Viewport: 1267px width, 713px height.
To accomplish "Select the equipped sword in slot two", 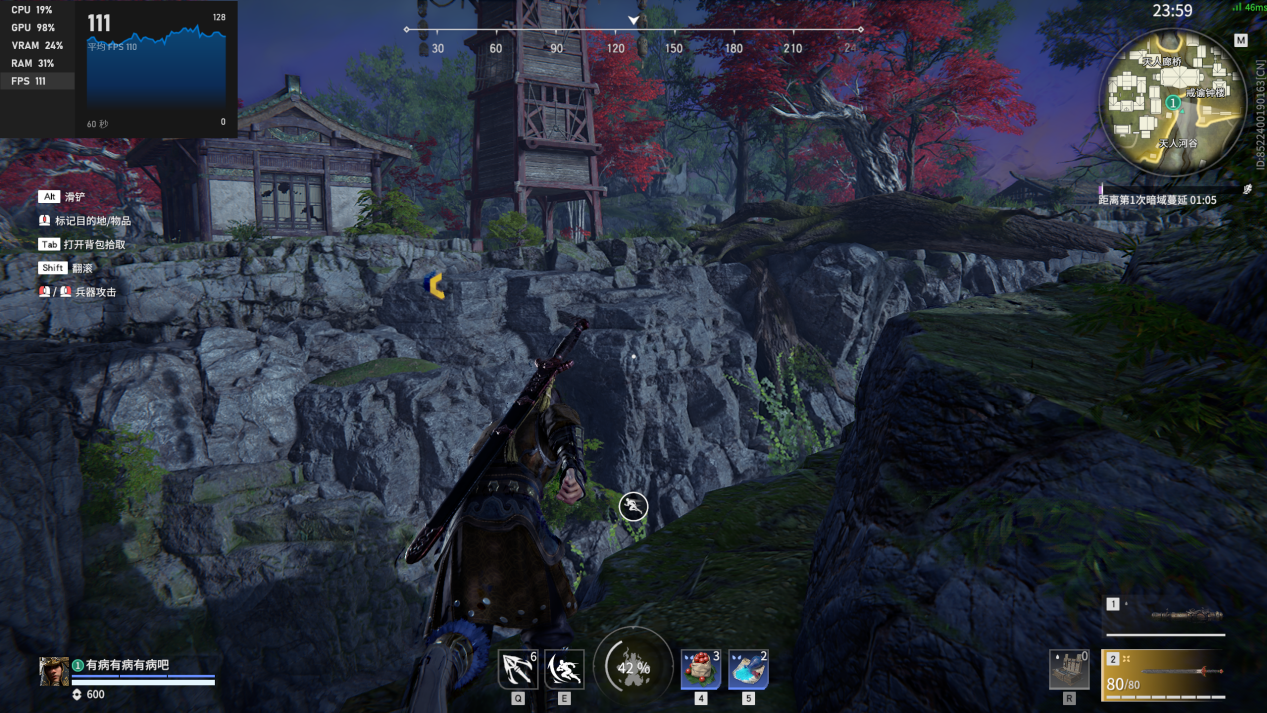I will pos(1166,673).
